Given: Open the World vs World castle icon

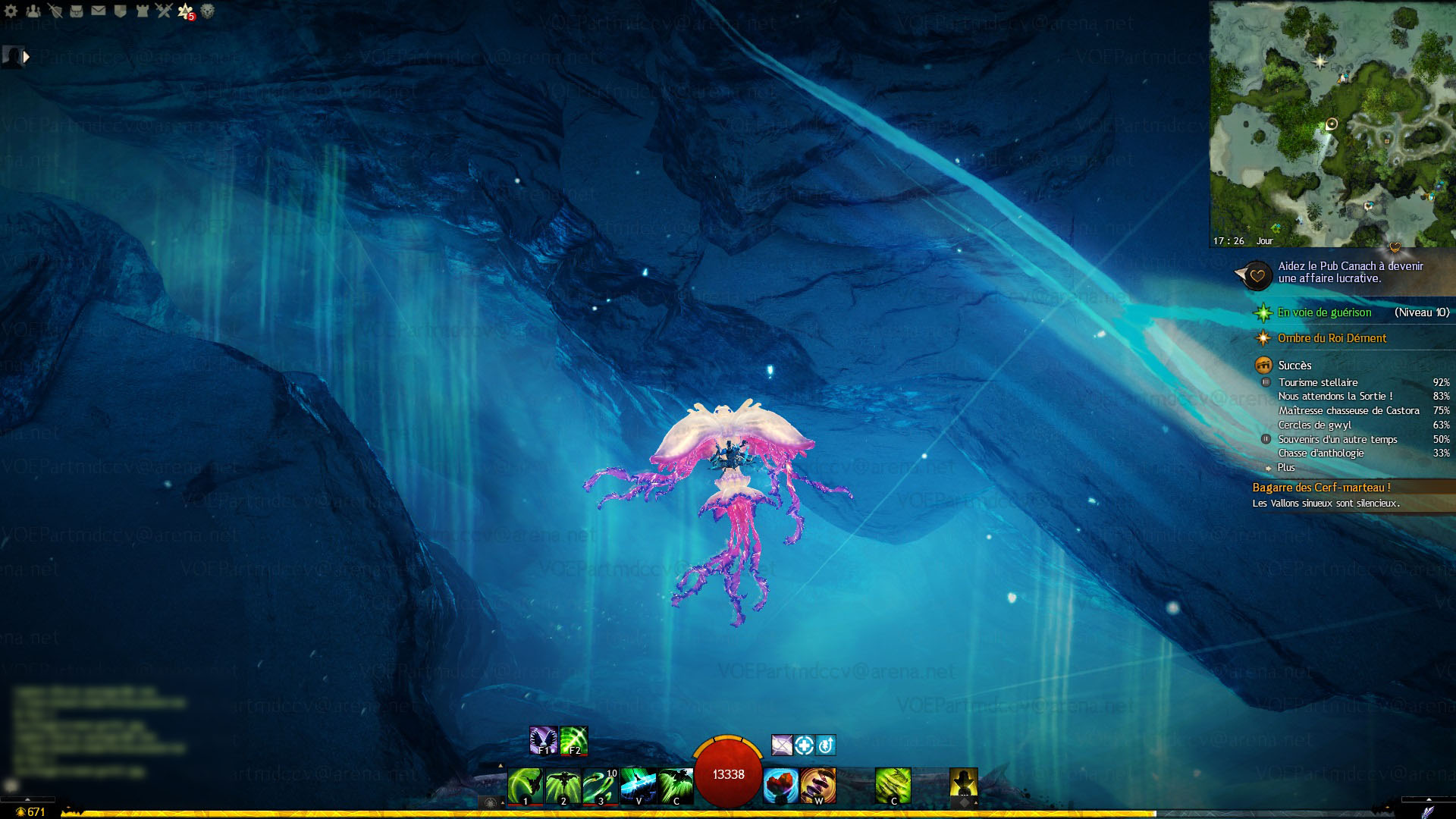Looking at the screenshot, I should coord(142,11).
